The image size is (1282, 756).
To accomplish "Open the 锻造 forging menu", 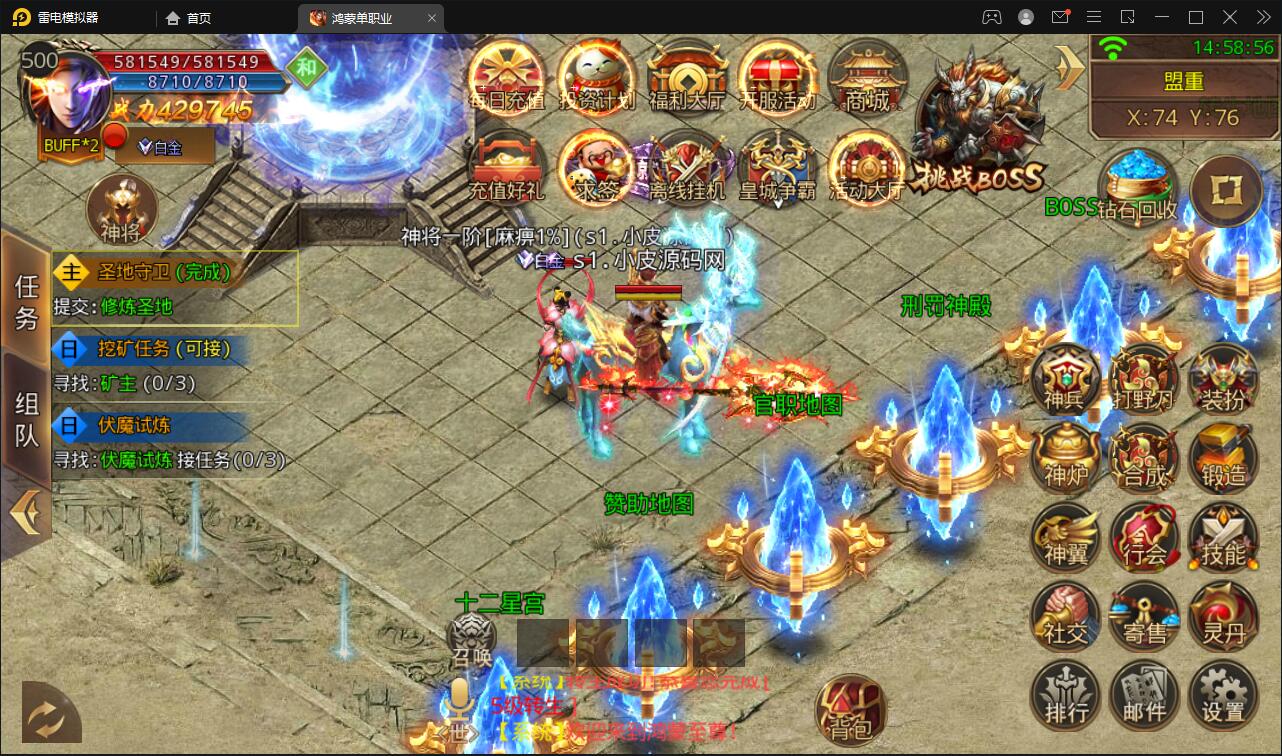I will pyautogui.click(x=1223, y=456).
